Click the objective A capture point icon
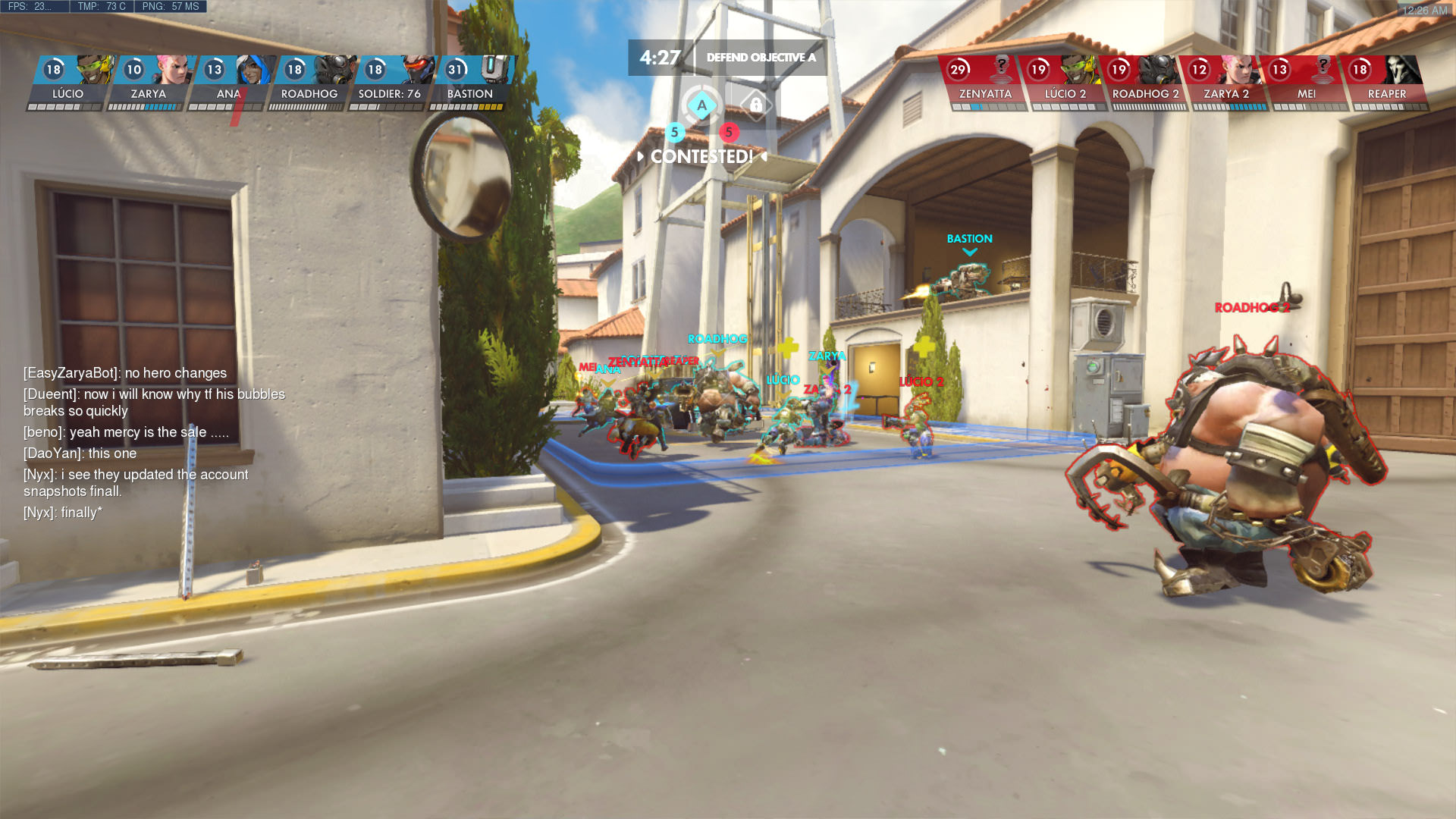 pos(701,105)
